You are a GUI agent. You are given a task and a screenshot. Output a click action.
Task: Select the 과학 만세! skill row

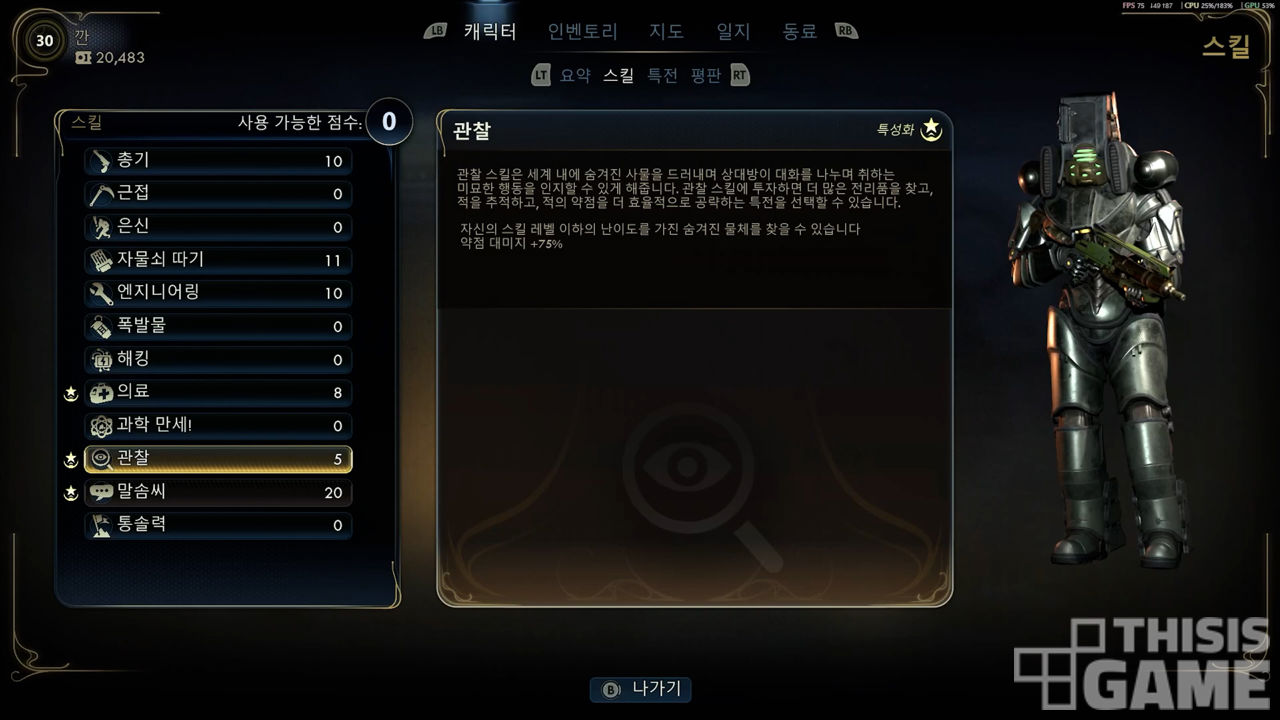218,425
